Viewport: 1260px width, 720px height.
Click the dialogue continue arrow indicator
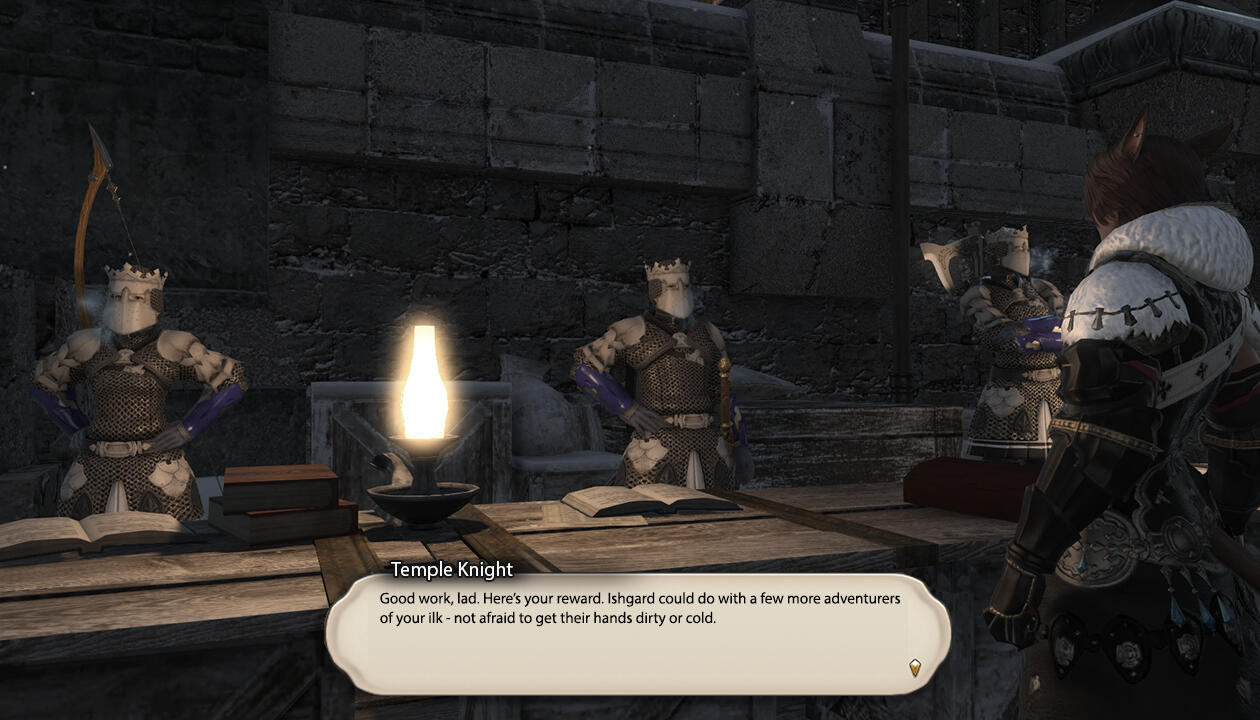tap(914, 667)
